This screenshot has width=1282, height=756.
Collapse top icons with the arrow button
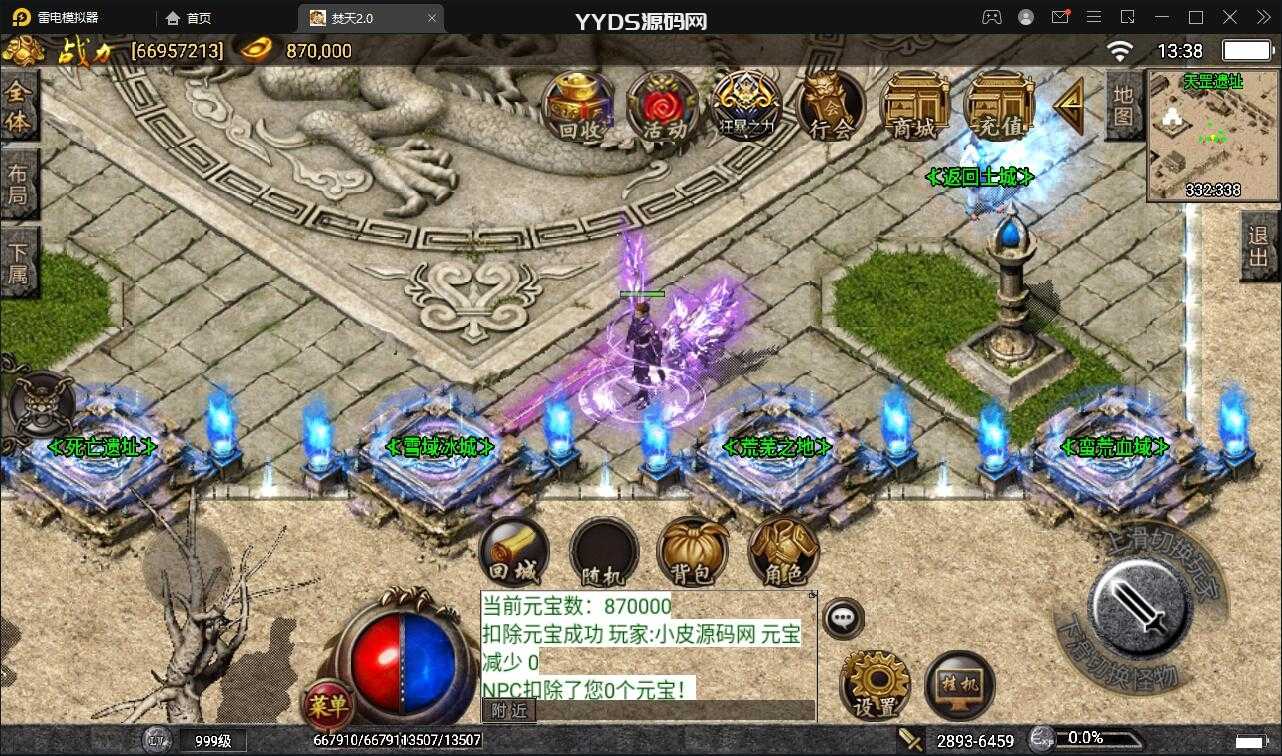(1069, 105)
